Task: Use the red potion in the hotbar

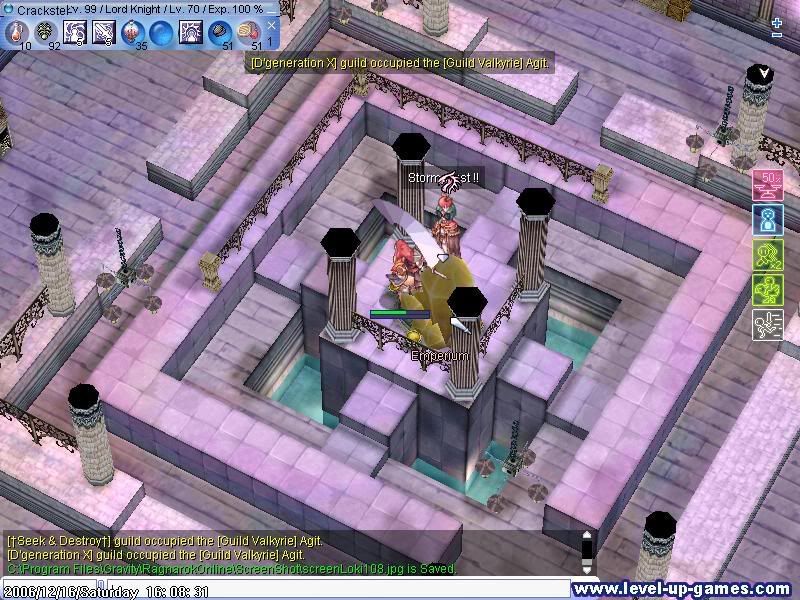Action: click(17, 32)
